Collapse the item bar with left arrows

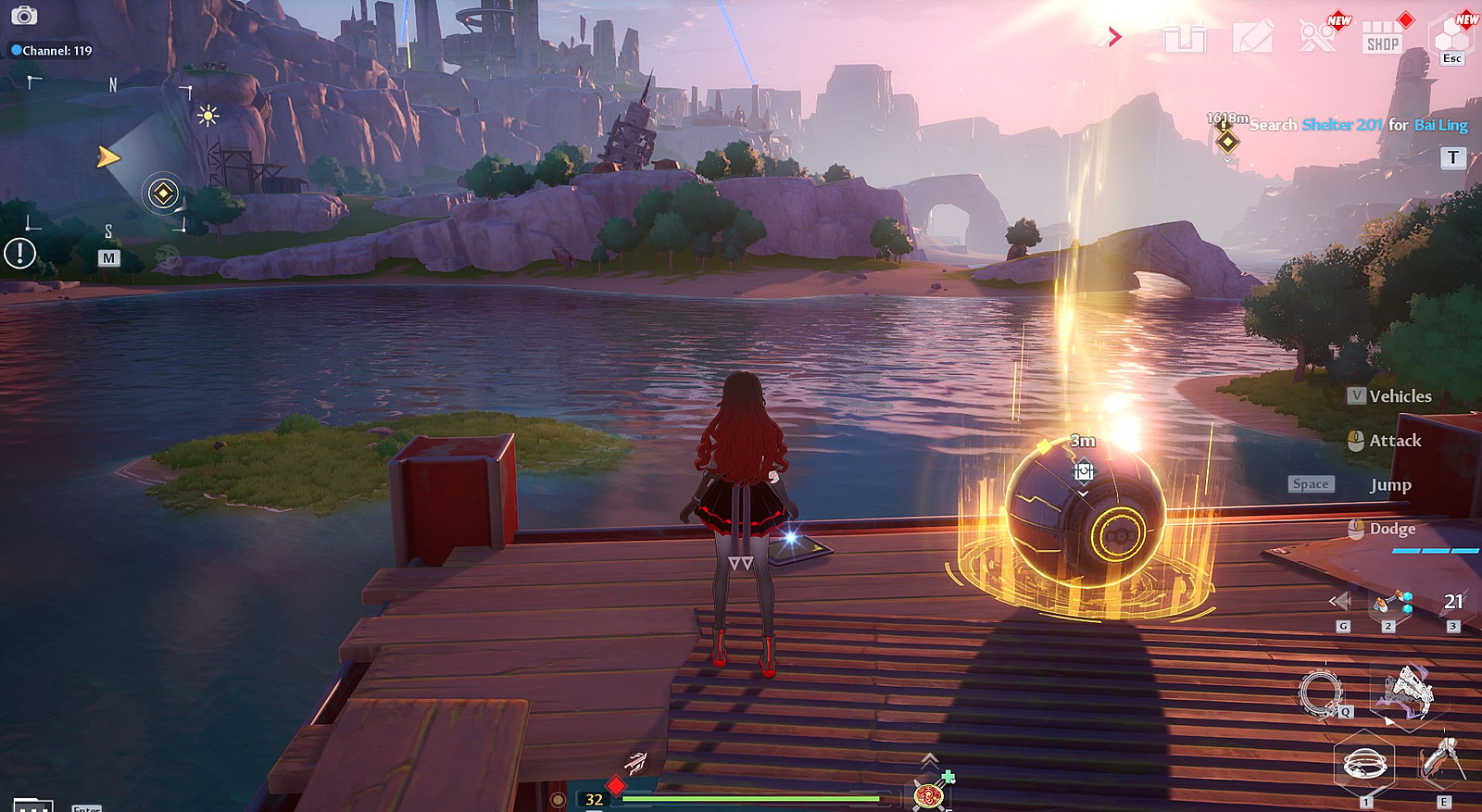pos(1339,602)
